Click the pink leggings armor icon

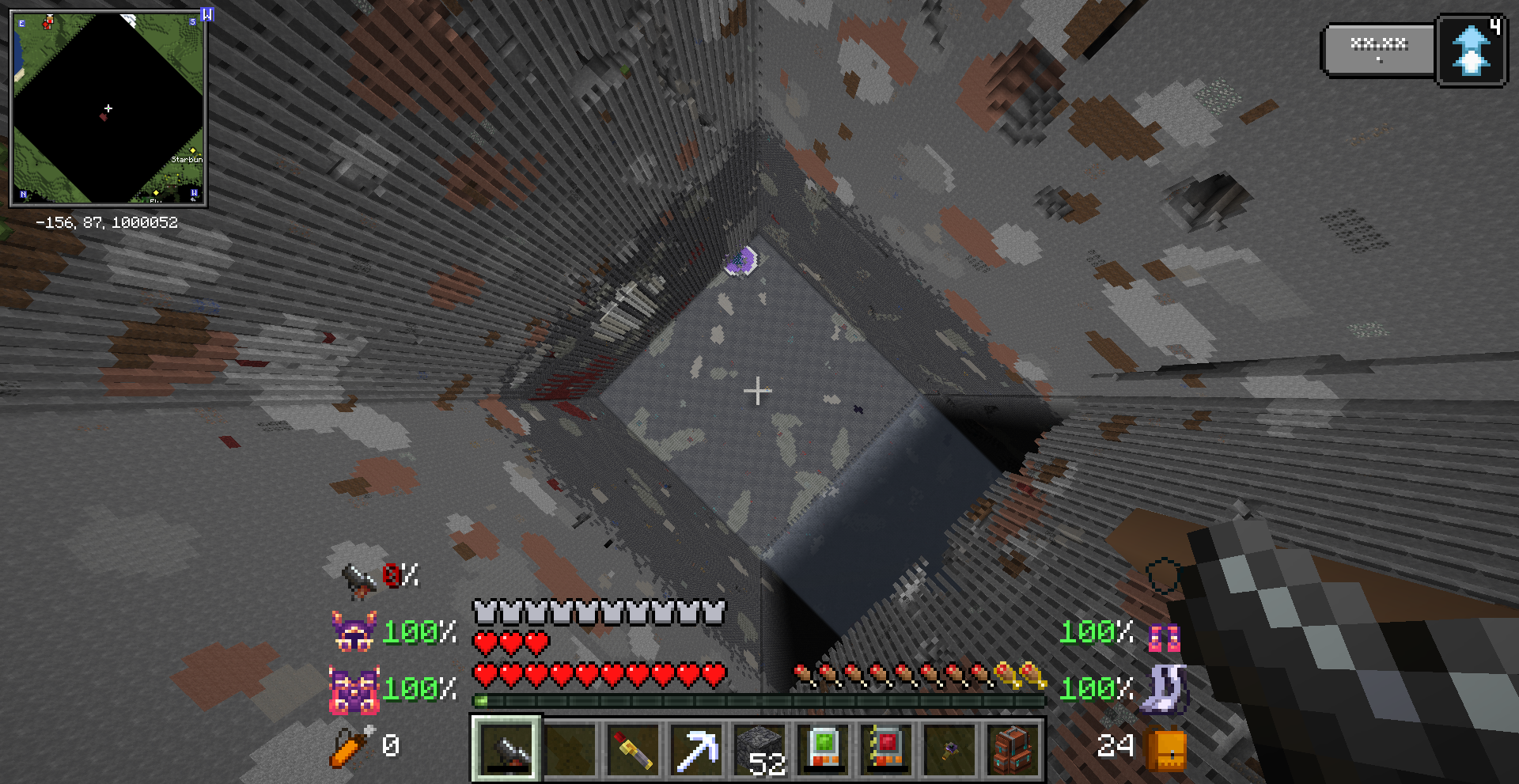tap(1164, 636)
